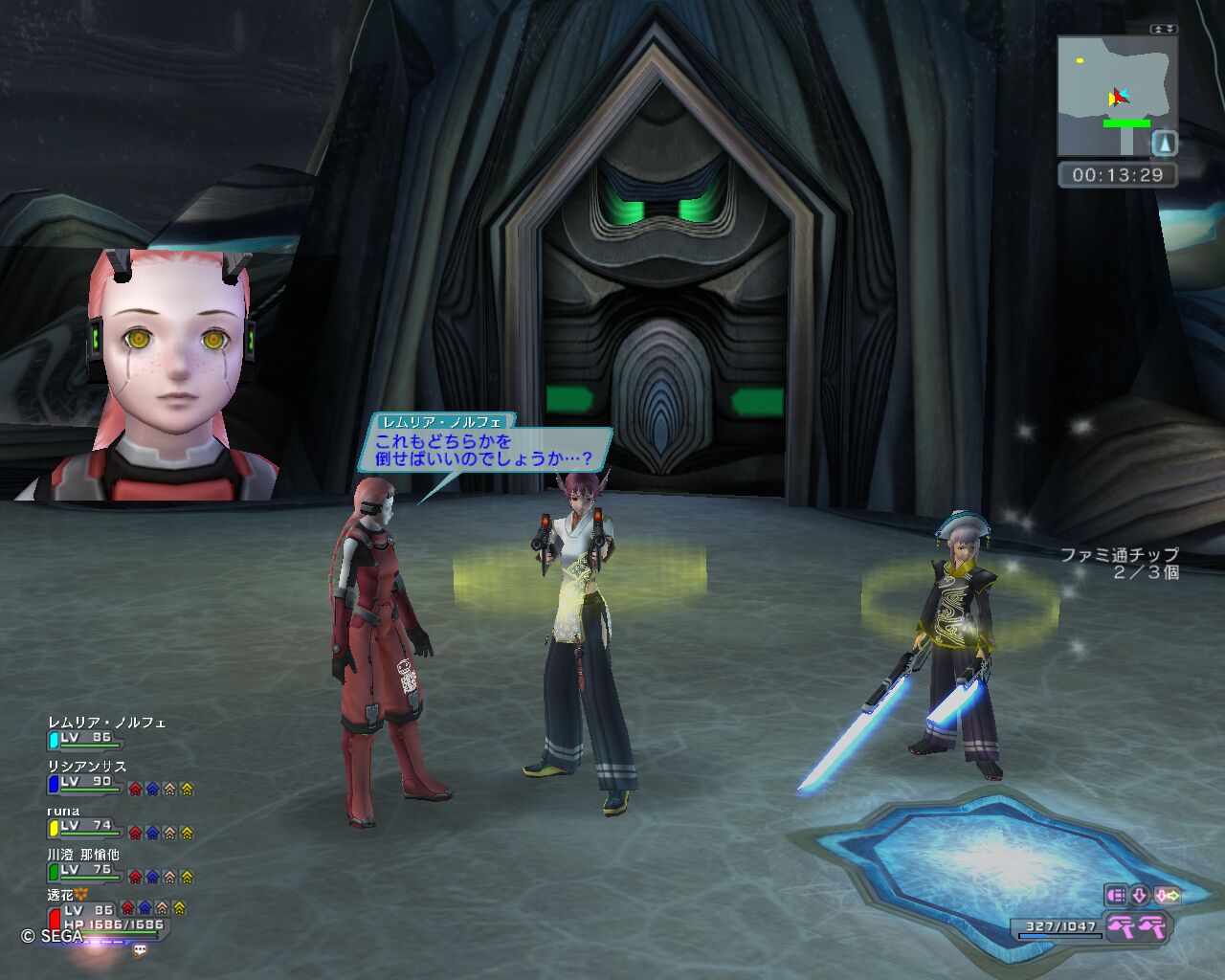The height and width of the screenshot is (980, 1225).
Task: Click リシアンサス's blue defense buff icon
Action: coord(152,789)
